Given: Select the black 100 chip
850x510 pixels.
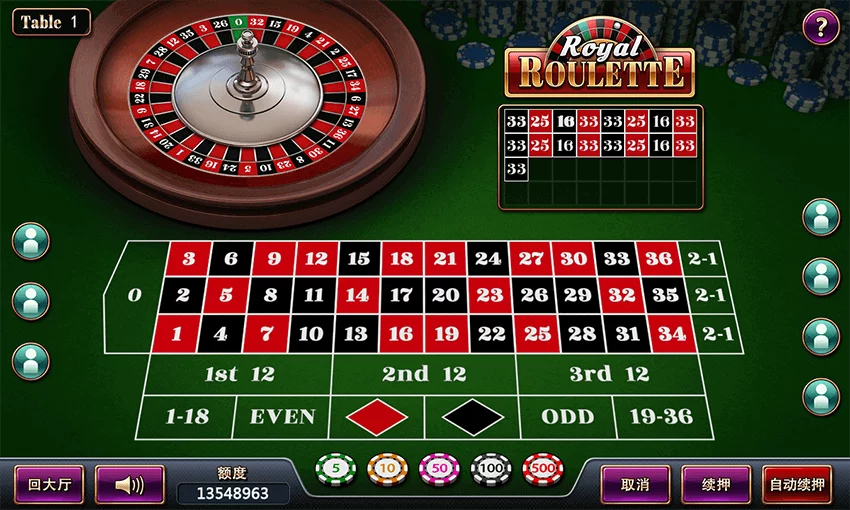Looking at the screenshot, I should 491,469.
